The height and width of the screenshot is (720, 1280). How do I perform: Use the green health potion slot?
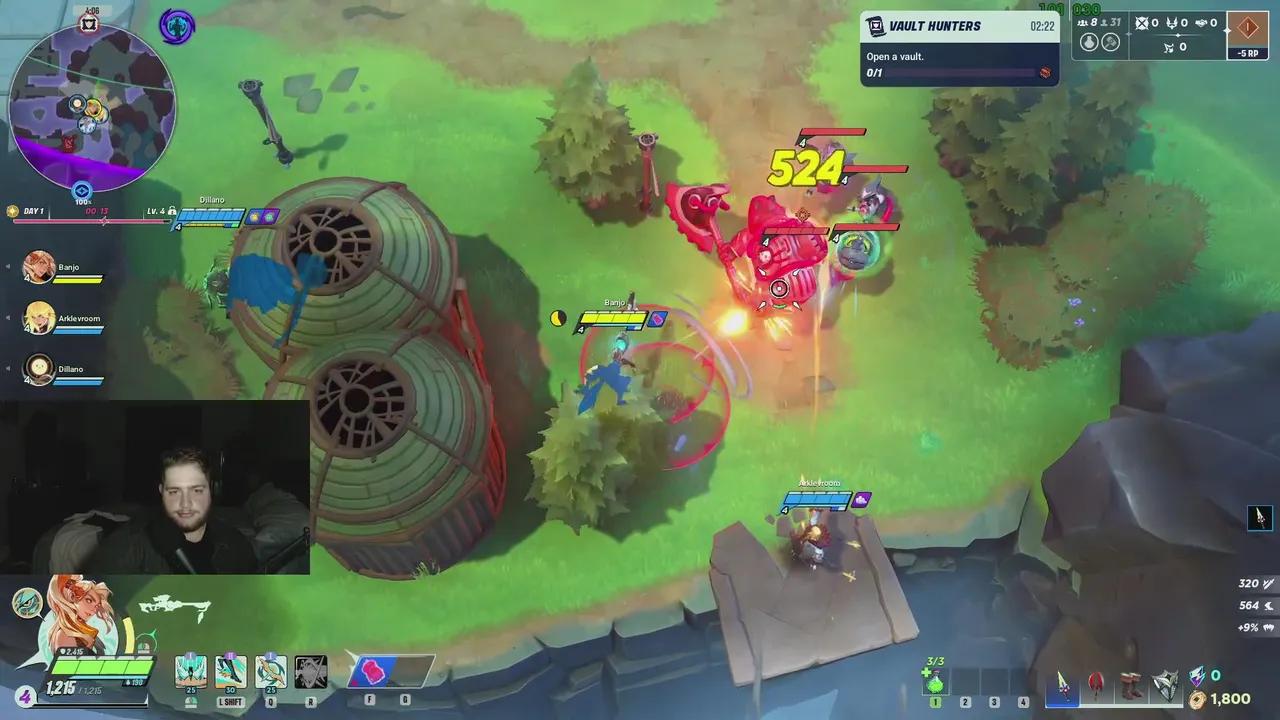(935, 682)
